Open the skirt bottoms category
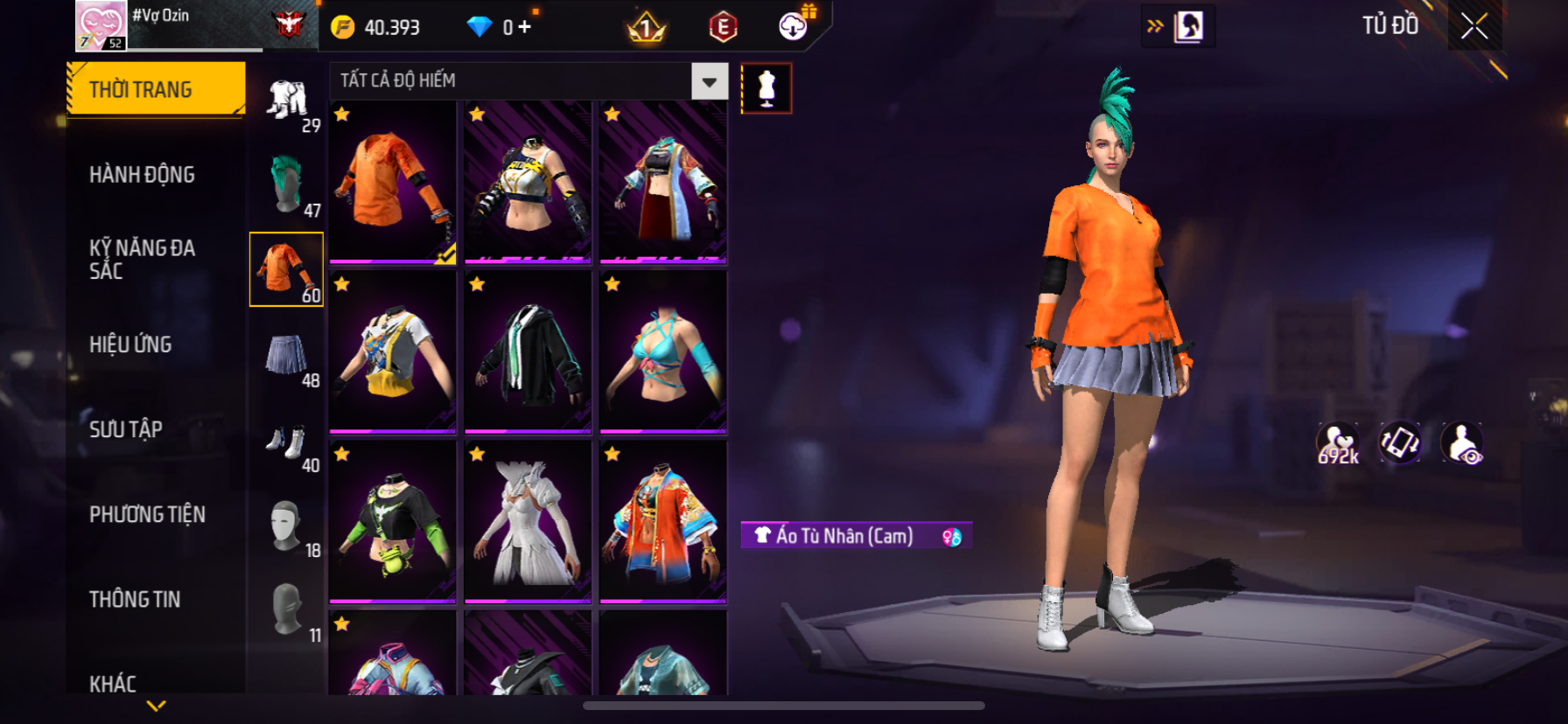This screenshot has width=1568, height=724. pos(287,355)
